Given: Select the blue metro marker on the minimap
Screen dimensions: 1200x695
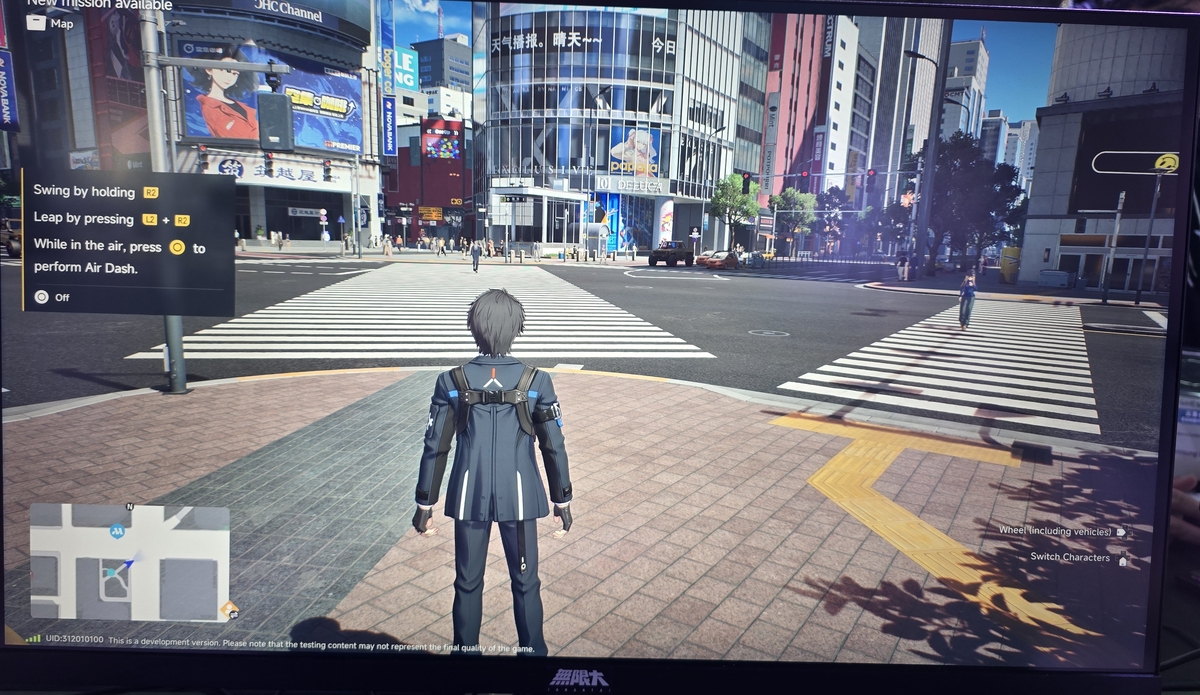Looking at the screenshot, I should (117, 530).
